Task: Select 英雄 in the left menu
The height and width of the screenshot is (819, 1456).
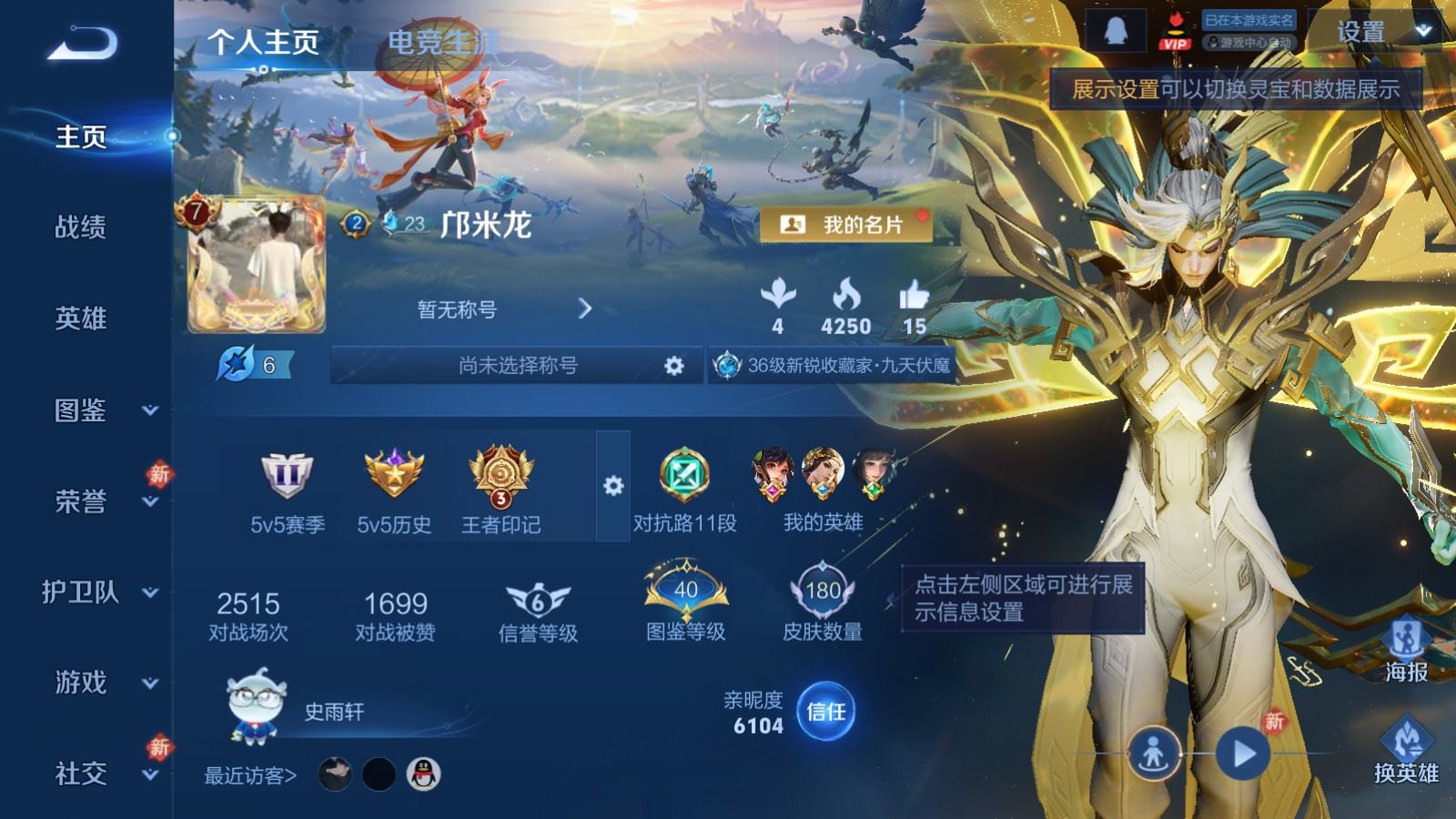Action: click(81, 318)
